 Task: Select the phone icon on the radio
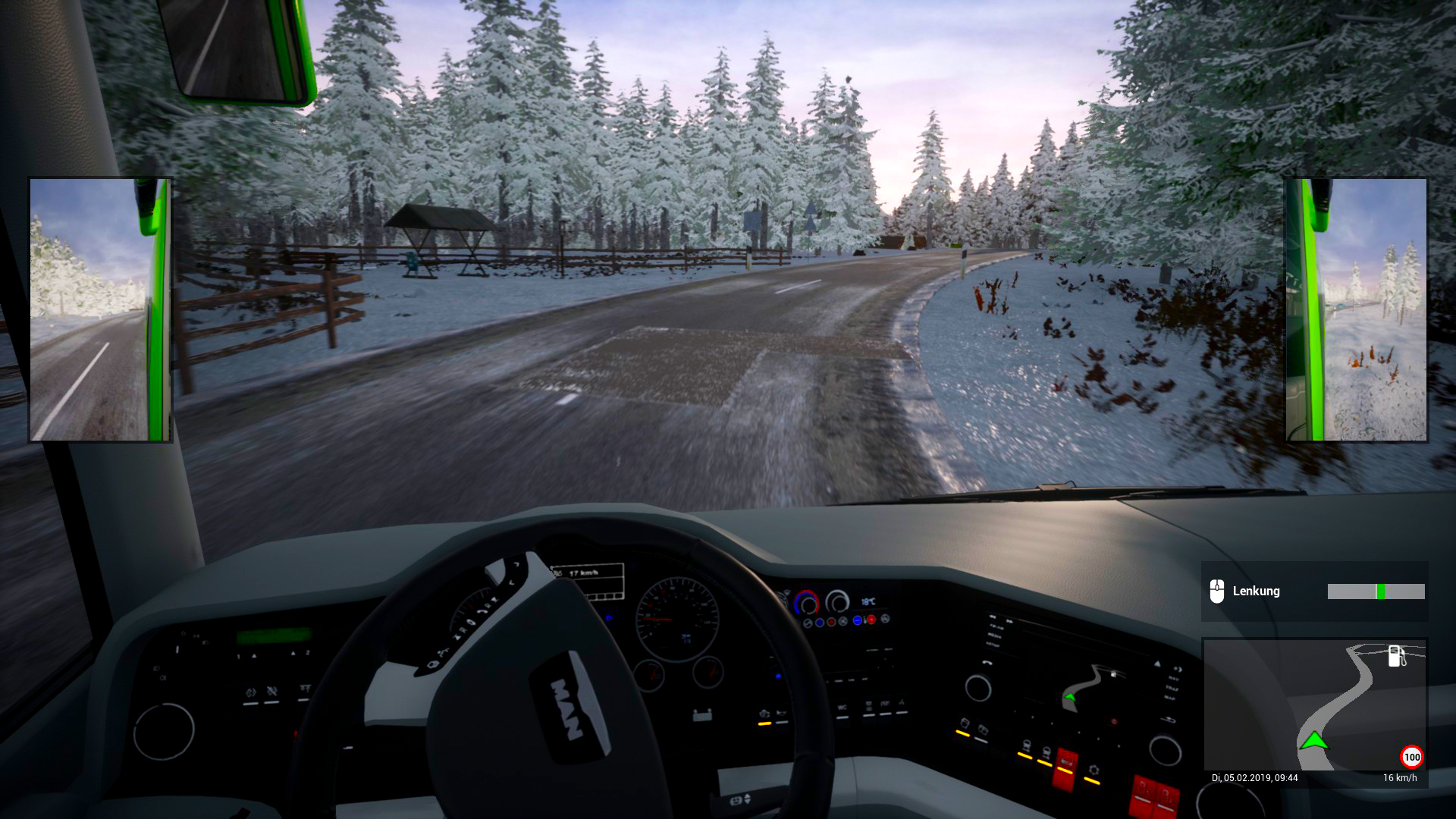[987, 663]
